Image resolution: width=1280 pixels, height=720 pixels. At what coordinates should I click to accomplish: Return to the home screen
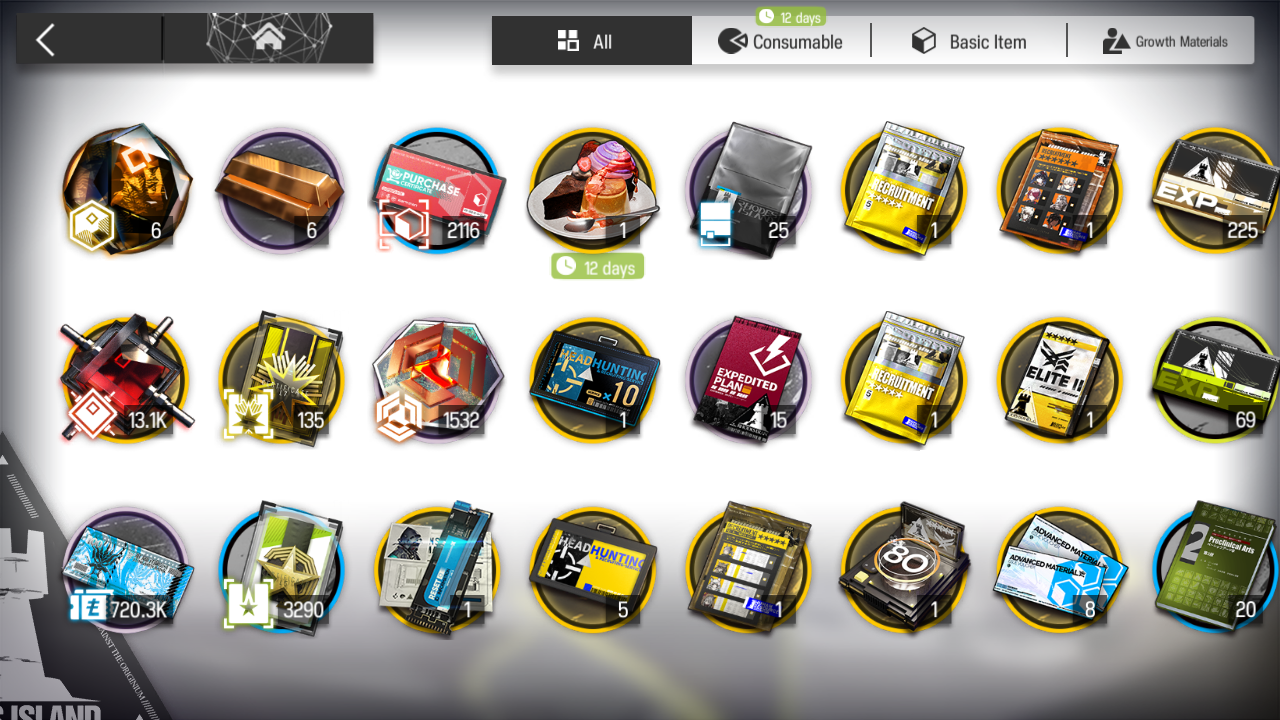pos(268,40)
